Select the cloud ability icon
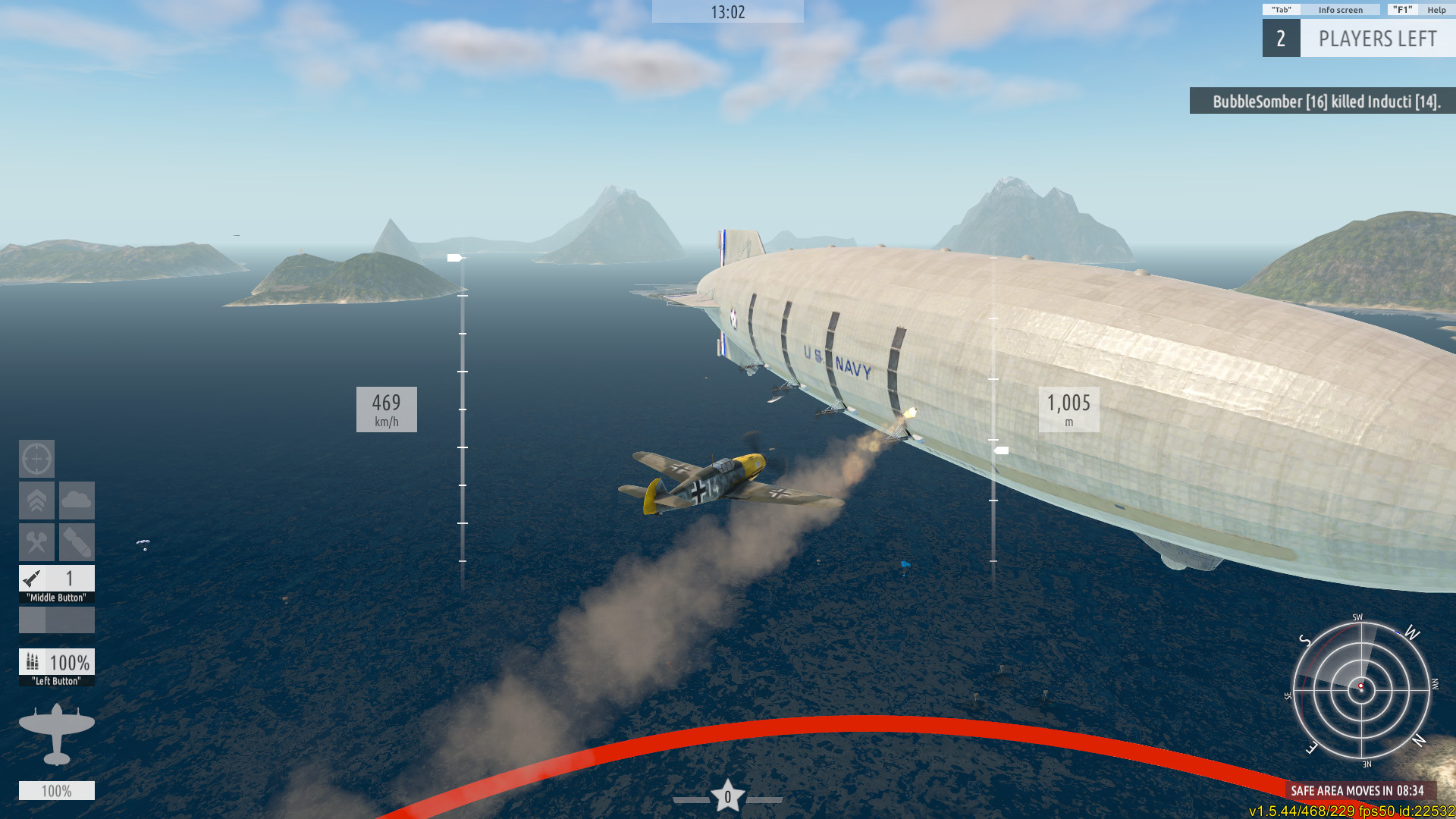1456x819 pixels. pyautogui.click(x=77, y=500)
